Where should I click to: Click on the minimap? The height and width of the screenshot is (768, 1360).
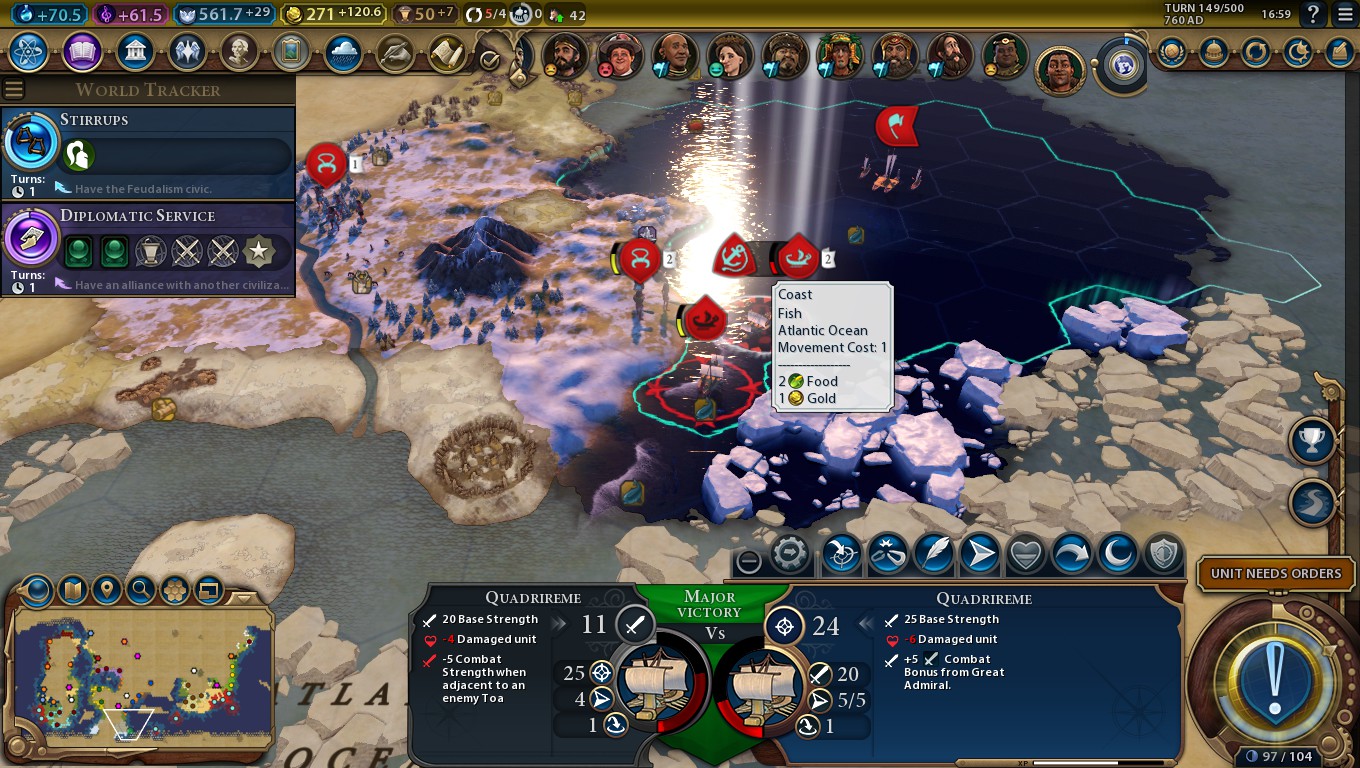tap(140, 670)
